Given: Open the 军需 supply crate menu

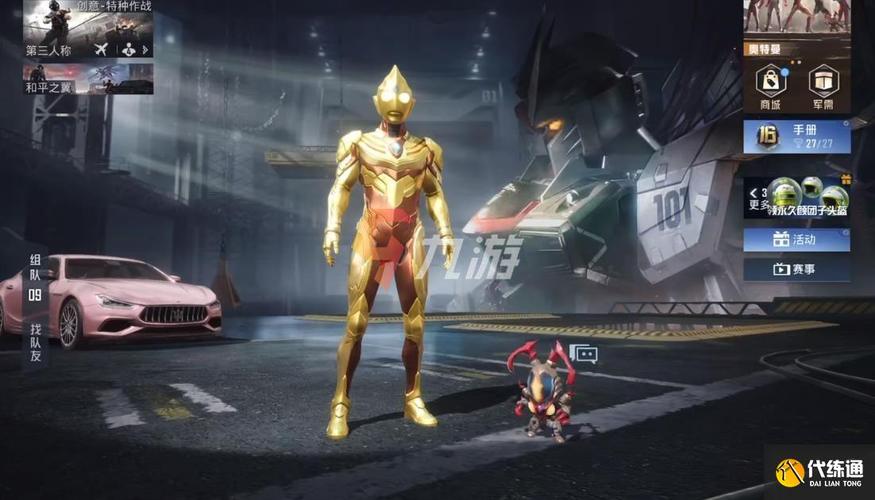Looking at the screenshot, I should (x=824, y=85).
